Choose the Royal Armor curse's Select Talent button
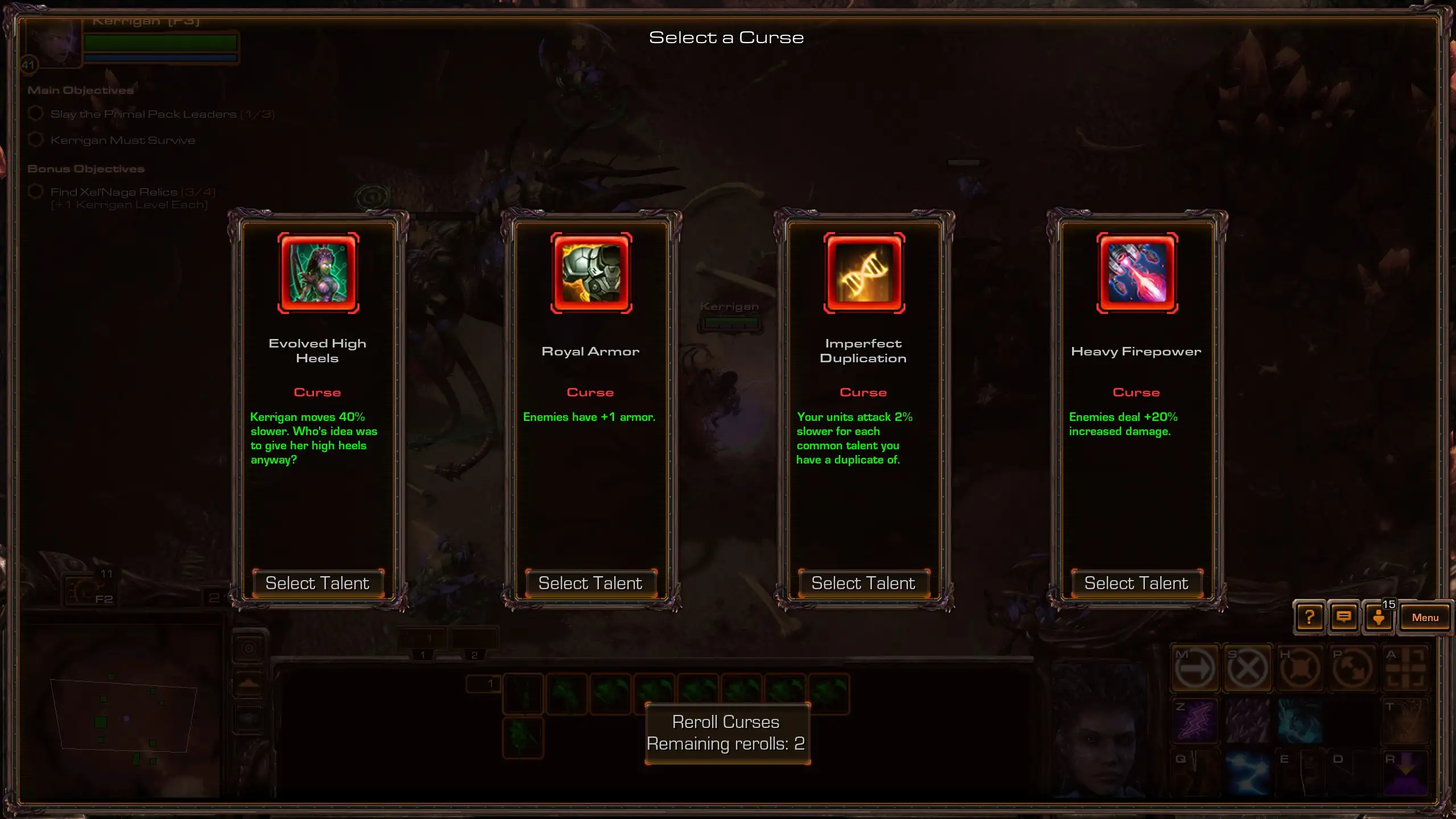Screen dimensions: 1456x819 590,583
